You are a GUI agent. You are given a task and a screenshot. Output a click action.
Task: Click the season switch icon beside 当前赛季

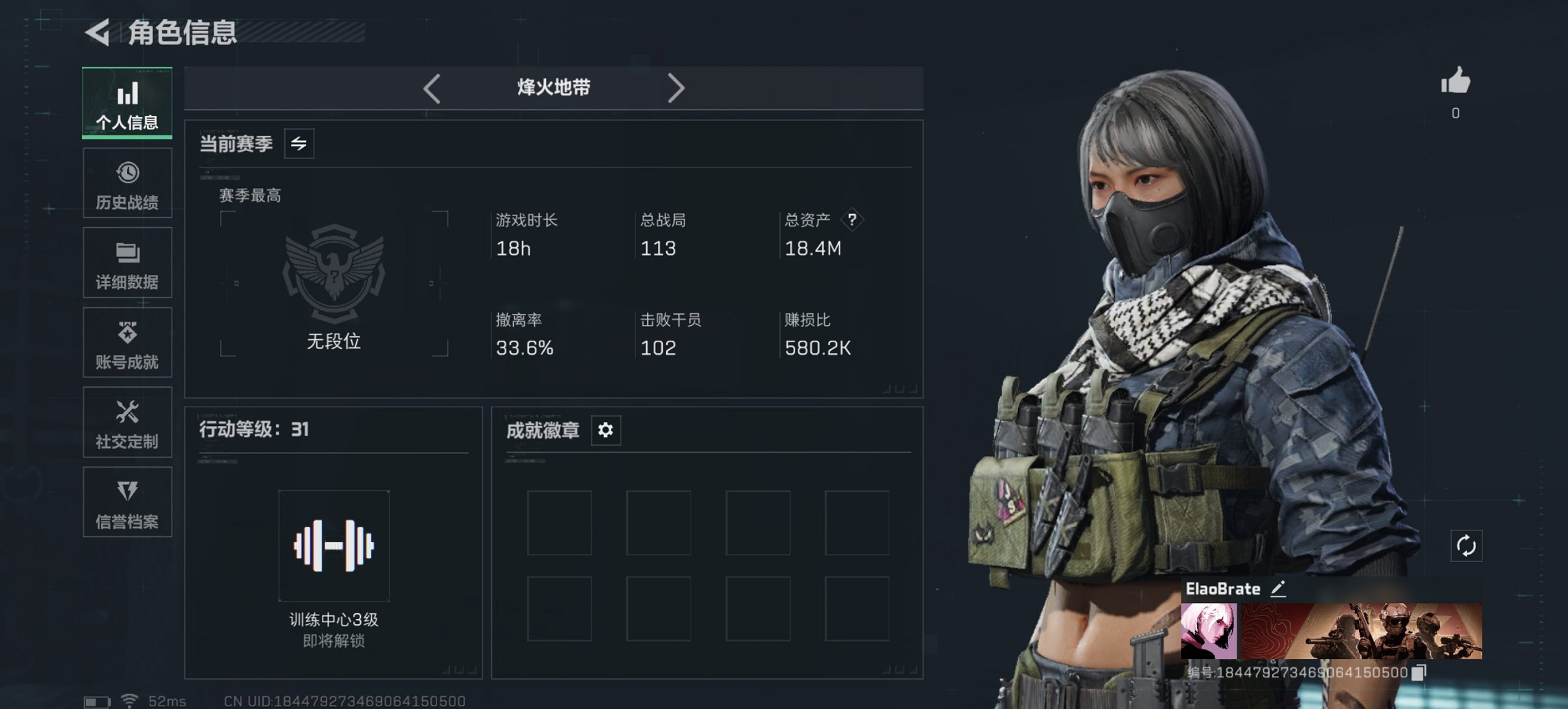tap(299, 144)
